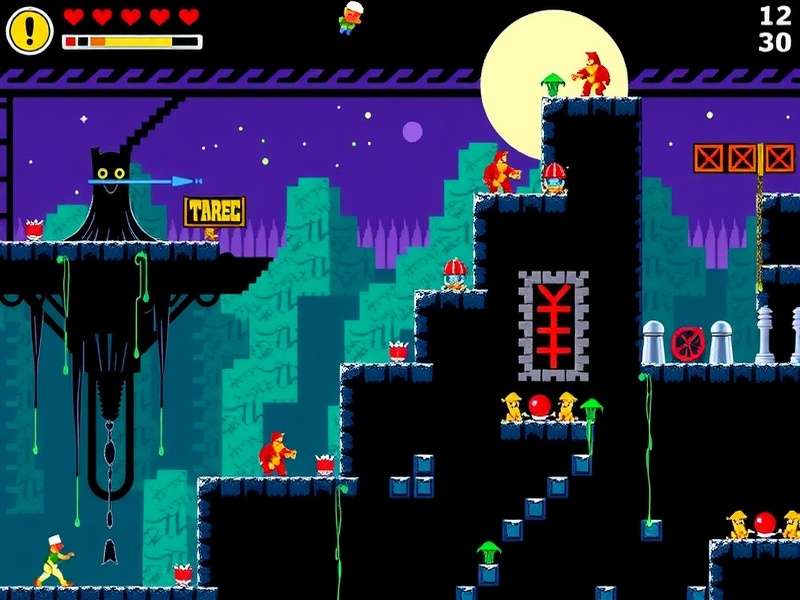
Task: Click the yellow exclamation alert icon
Action: (x=29, y=30)
